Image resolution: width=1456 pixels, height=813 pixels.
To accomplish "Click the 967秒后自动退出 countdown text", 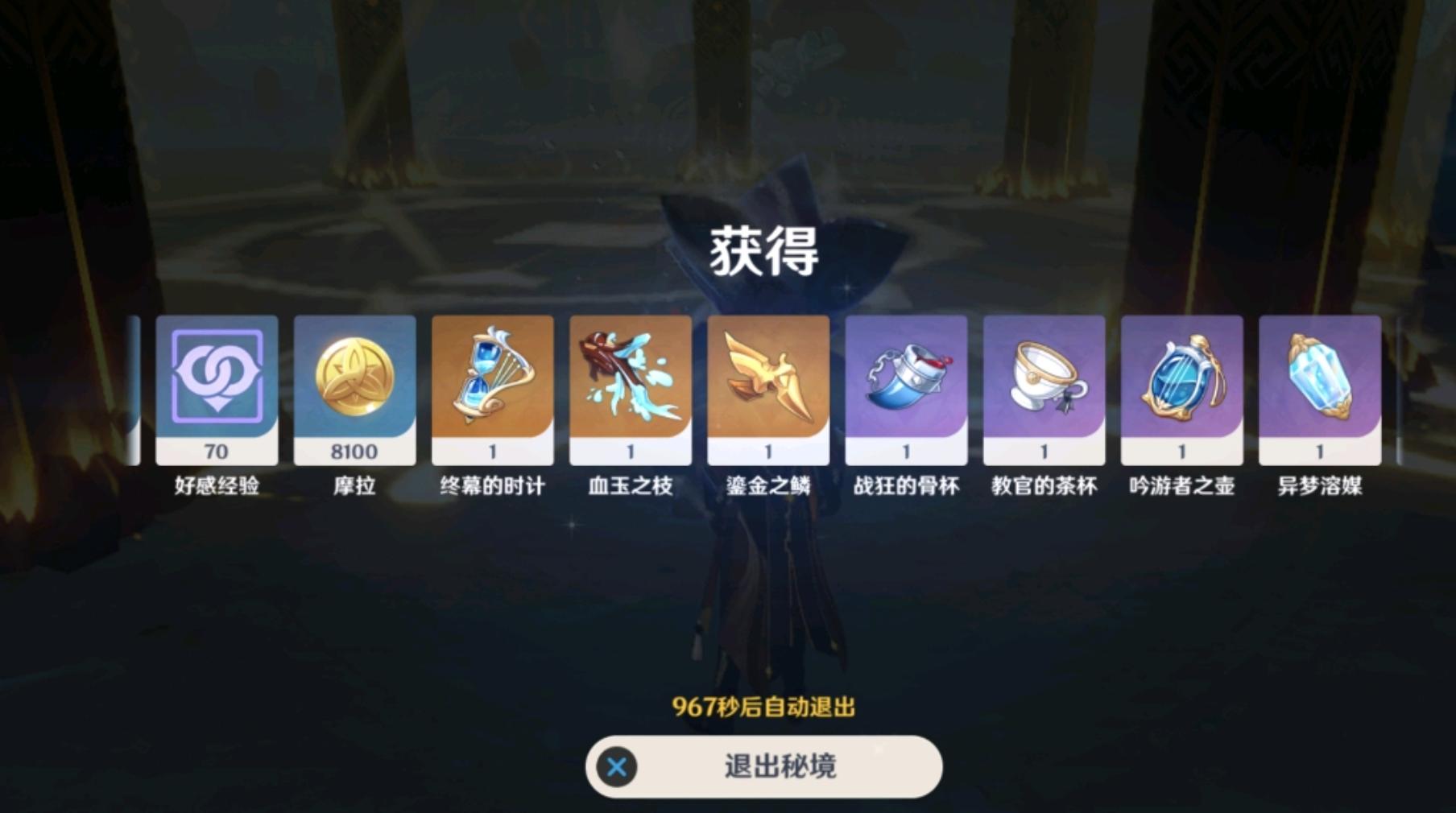I will (765, 706).
